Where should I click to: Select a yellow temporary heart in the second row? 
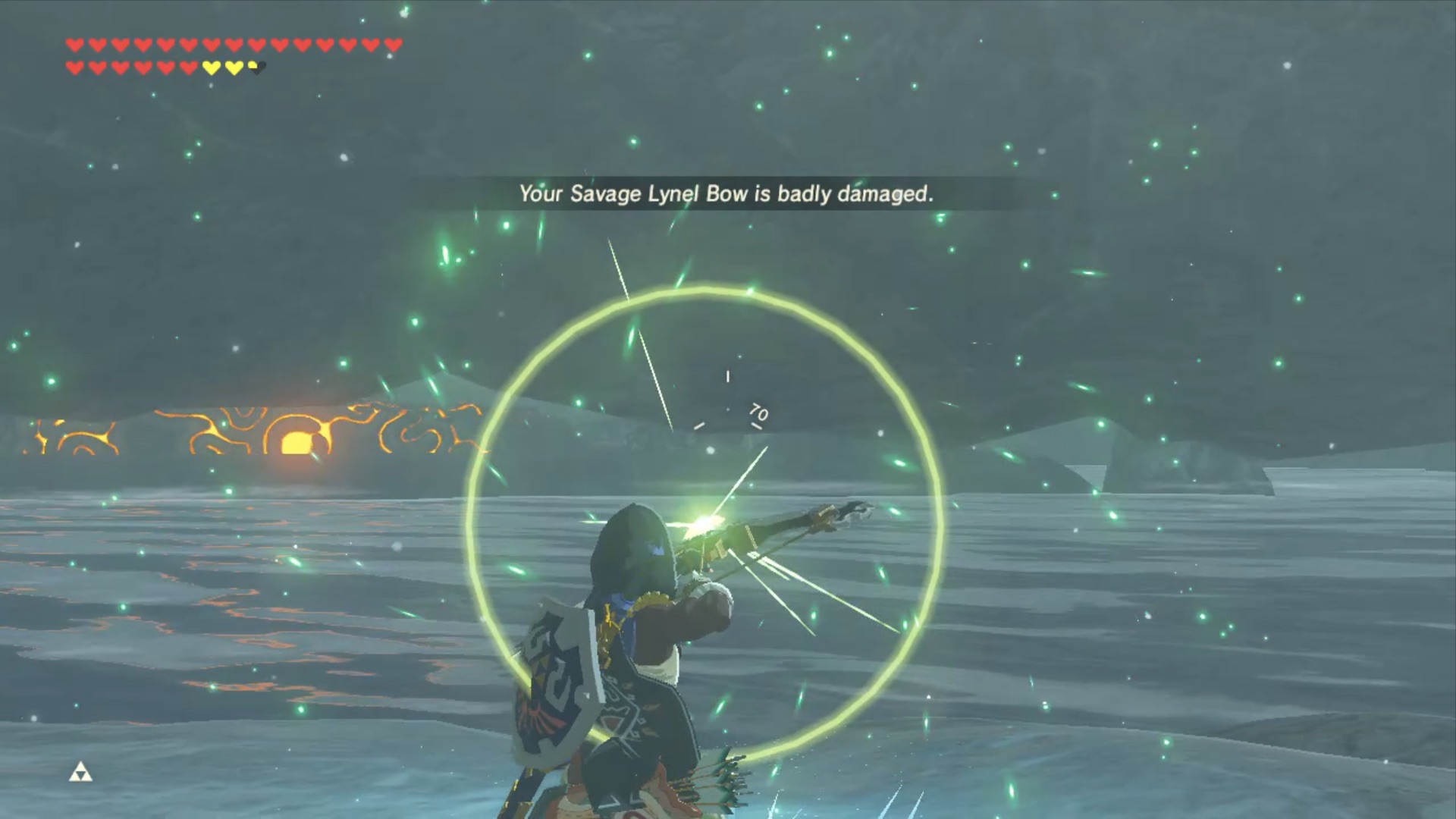click(211, 67)
